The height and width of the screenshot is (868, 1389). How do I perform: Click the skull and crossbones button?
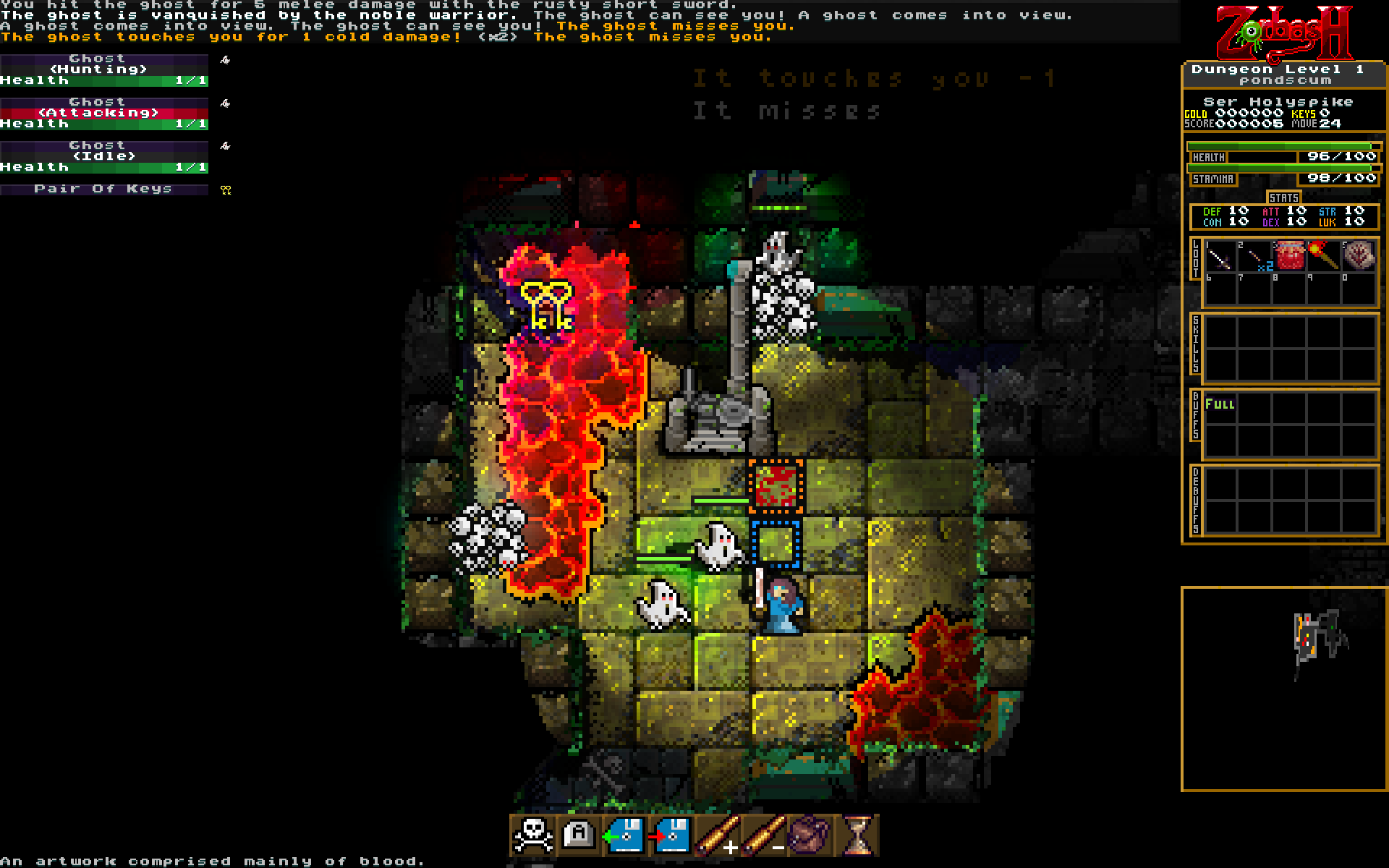point(533,835)
